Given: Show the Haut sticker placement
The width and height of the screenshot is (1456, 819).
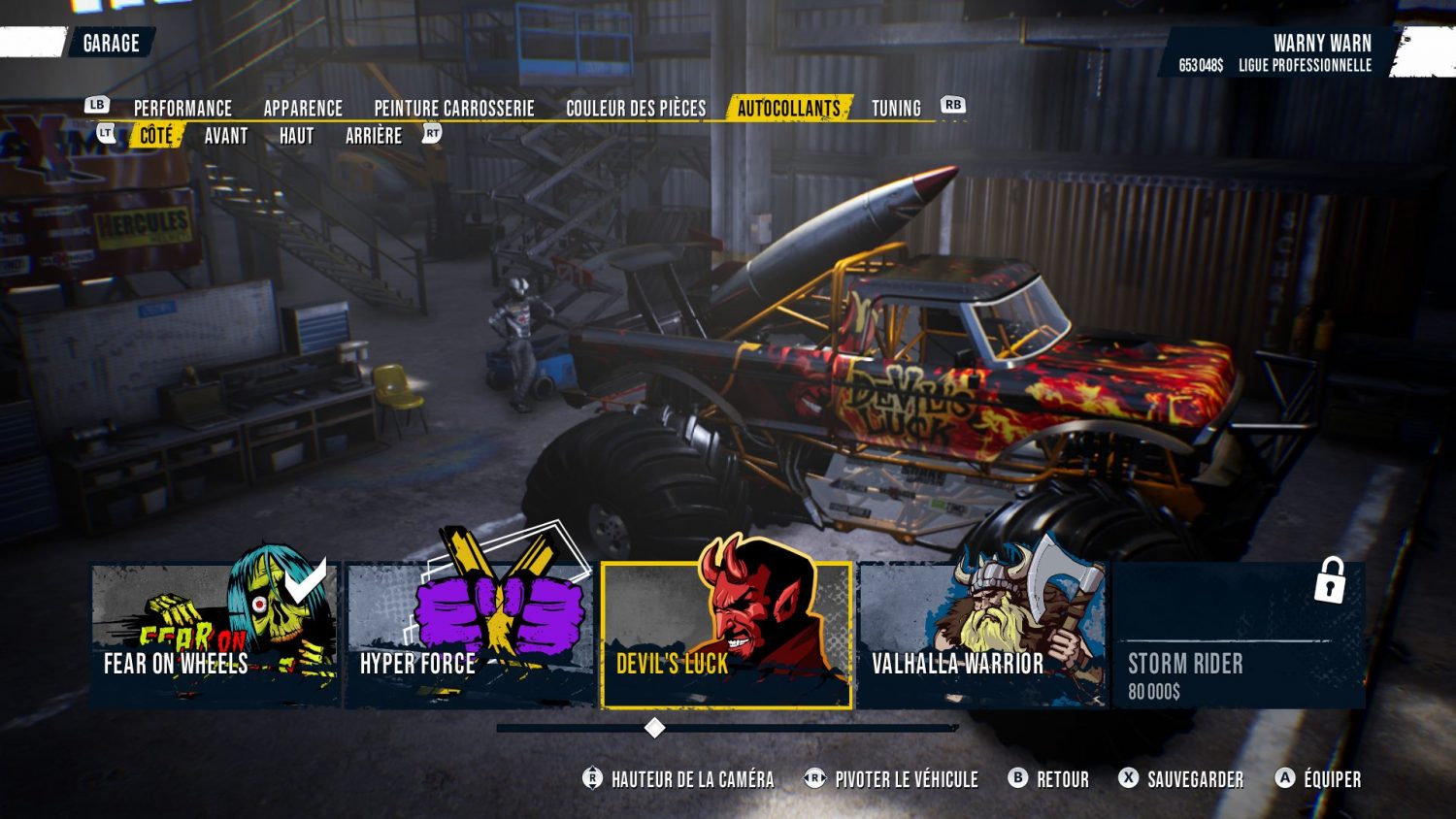Looking at the screenshot, I should pyautogui.click(x=296, y=136).
